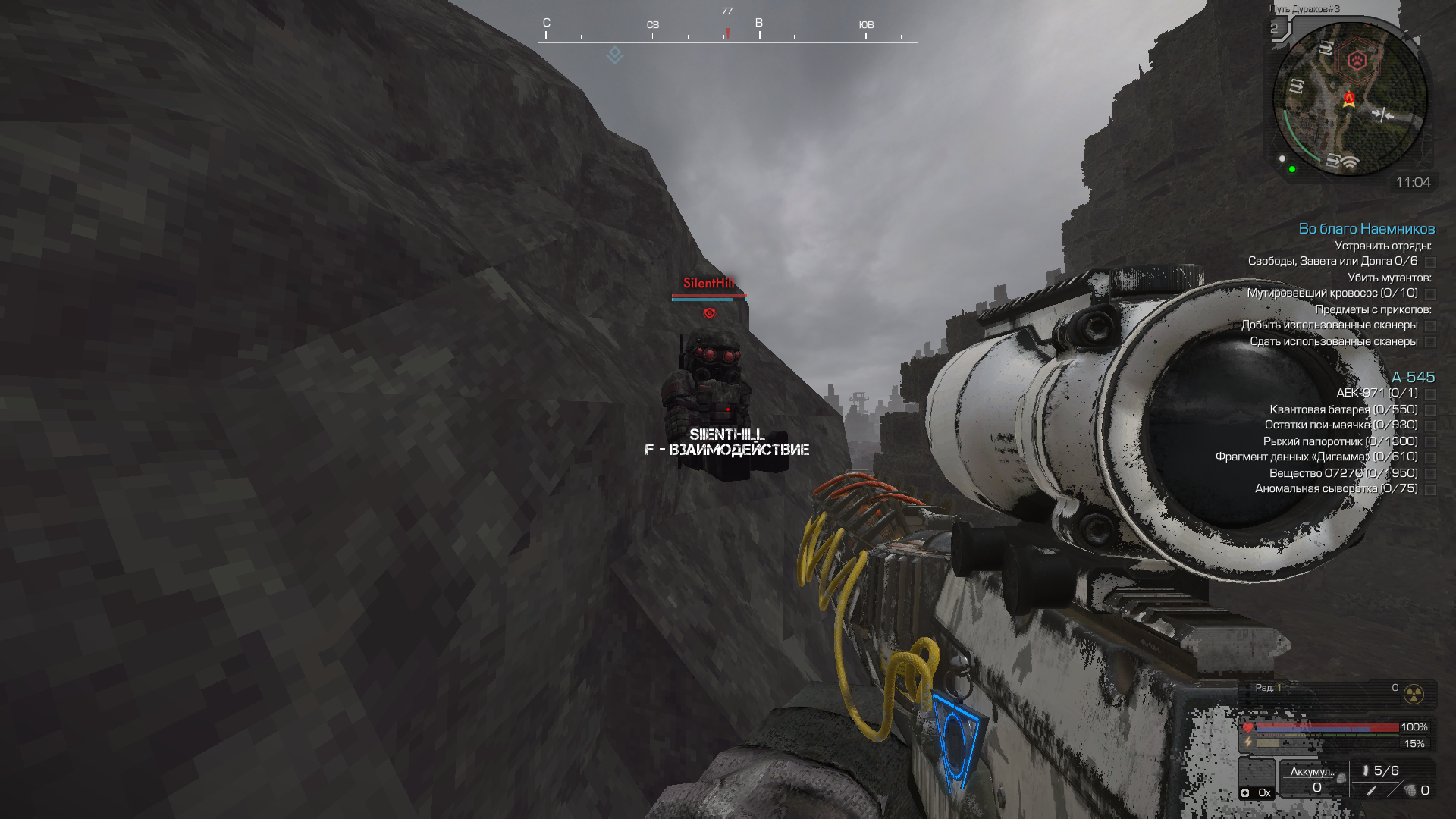Open the 'A-545' tracker header
This screenshot has height=819, width=1456.
(1413, 378)
